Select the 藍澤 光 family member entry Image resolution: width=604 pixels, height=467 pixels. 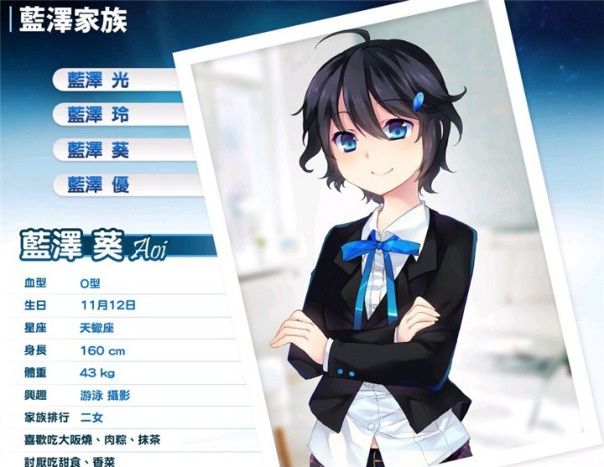tap(98, 80)
